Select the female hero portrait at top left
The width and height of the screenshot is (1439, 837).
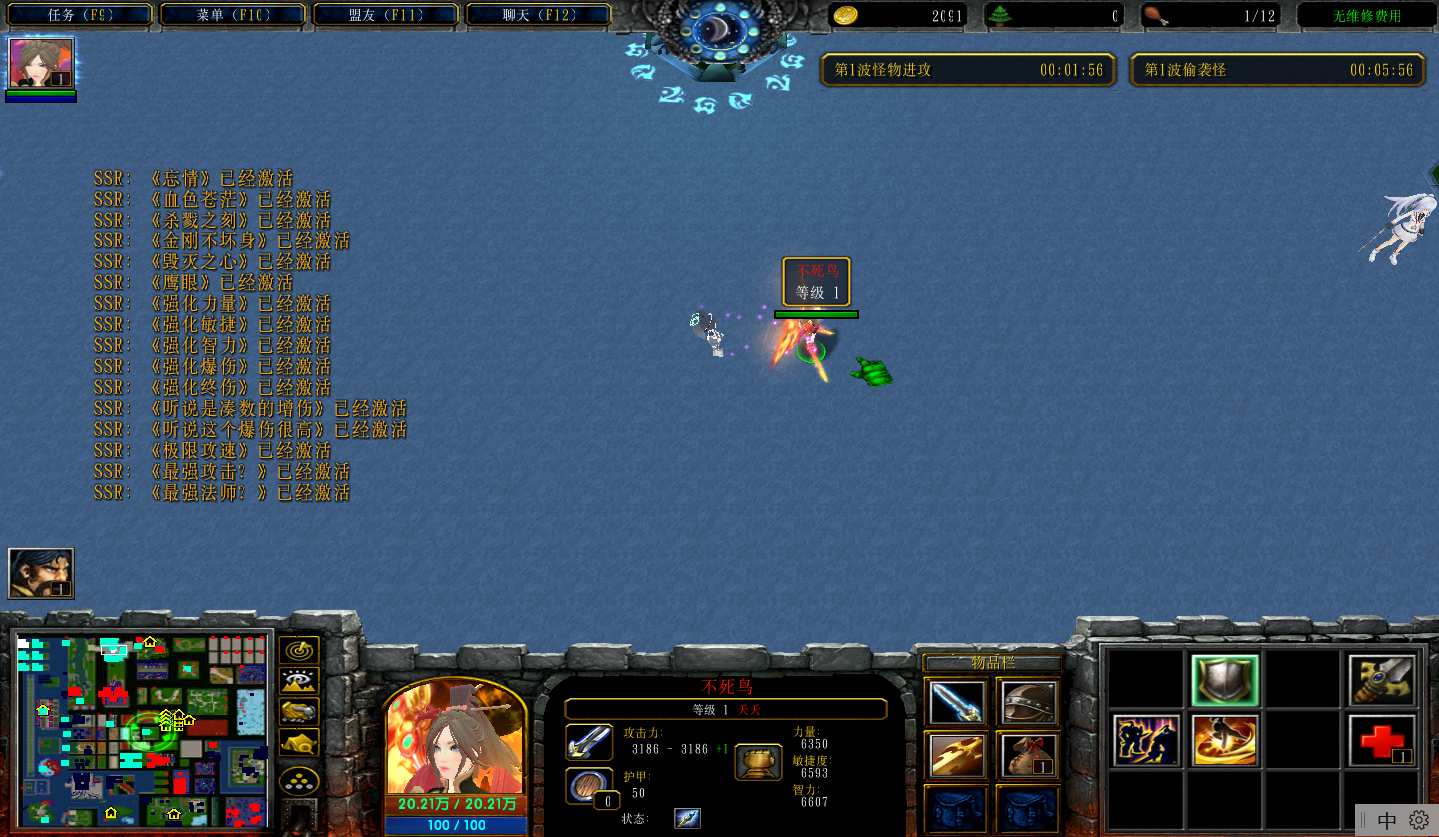41,63
